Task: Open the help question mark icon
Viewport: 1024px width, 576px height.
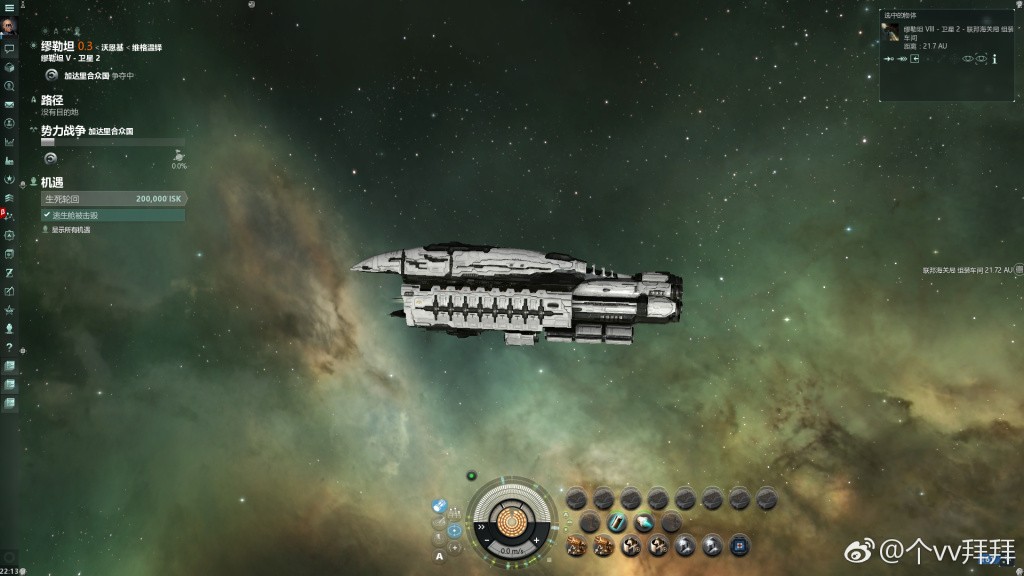Action: 9,346
